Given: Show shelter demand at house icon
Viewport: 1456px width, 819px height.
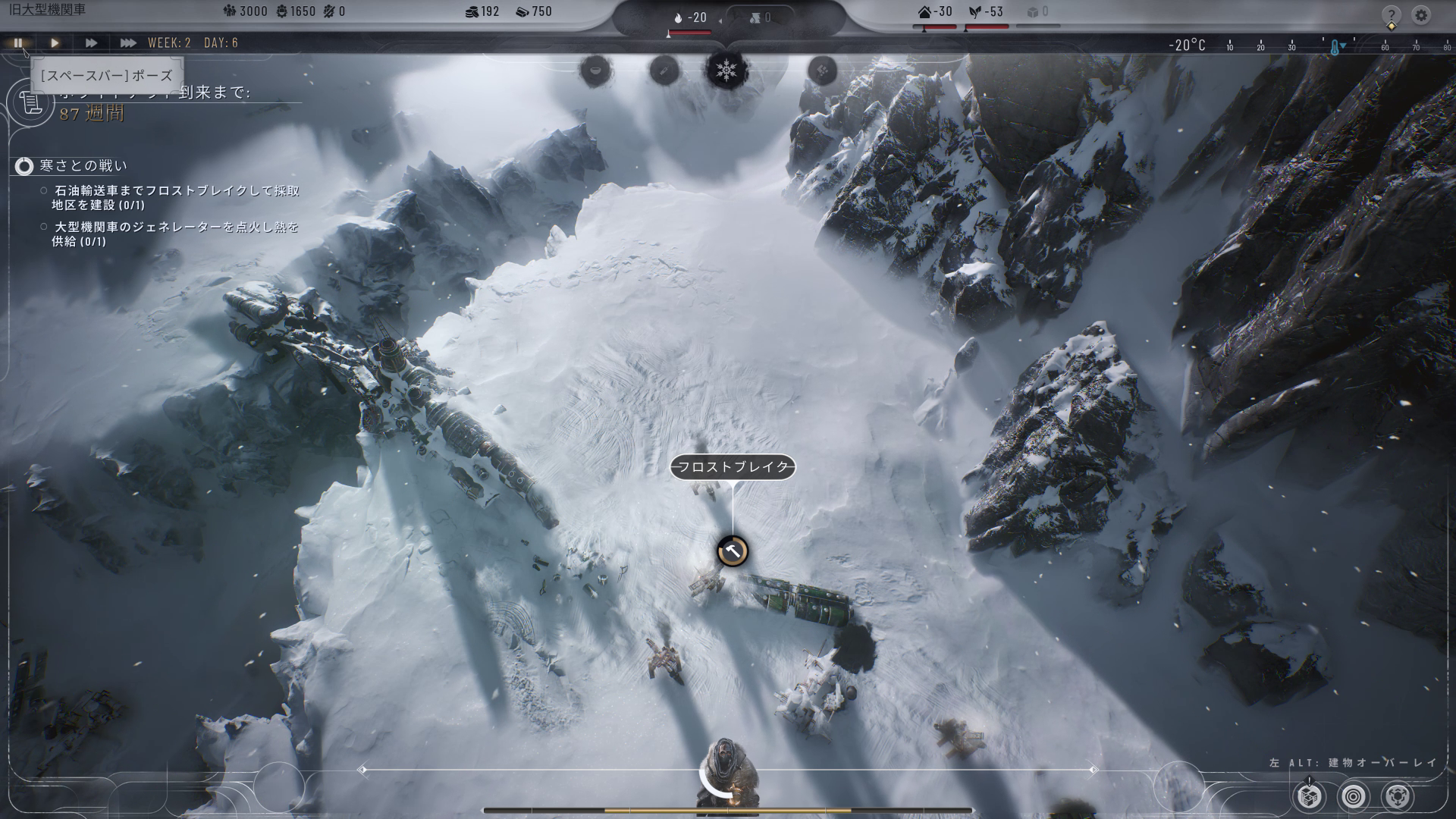Looking at the screenshot, I should point(924,12).
